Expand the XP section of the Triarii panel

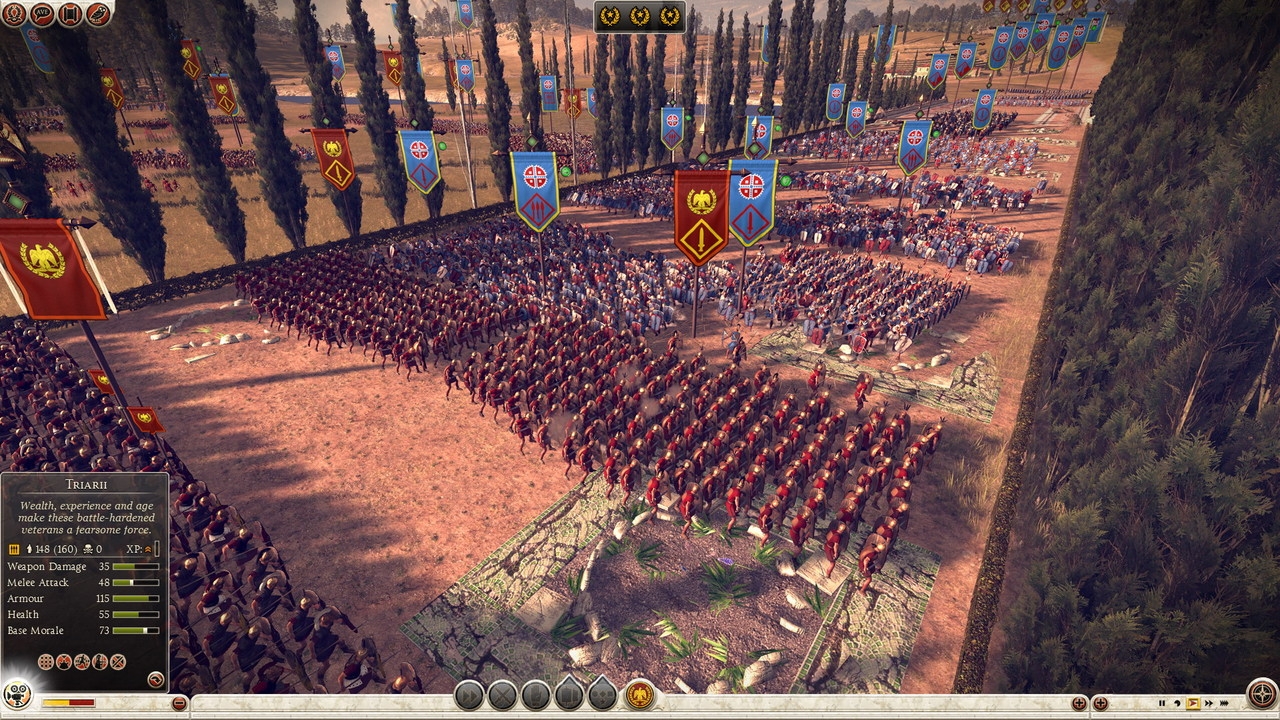[148, 549]
